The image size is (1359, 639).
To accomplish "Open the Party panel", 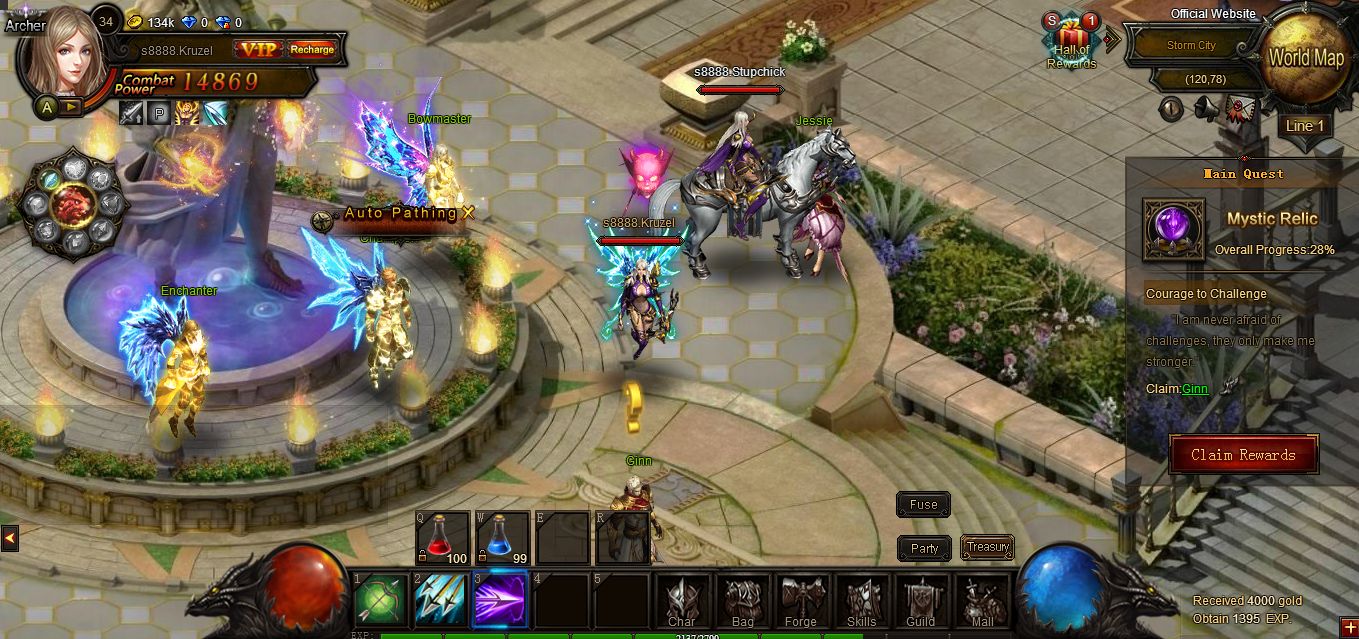I will [x=924, y=548].
